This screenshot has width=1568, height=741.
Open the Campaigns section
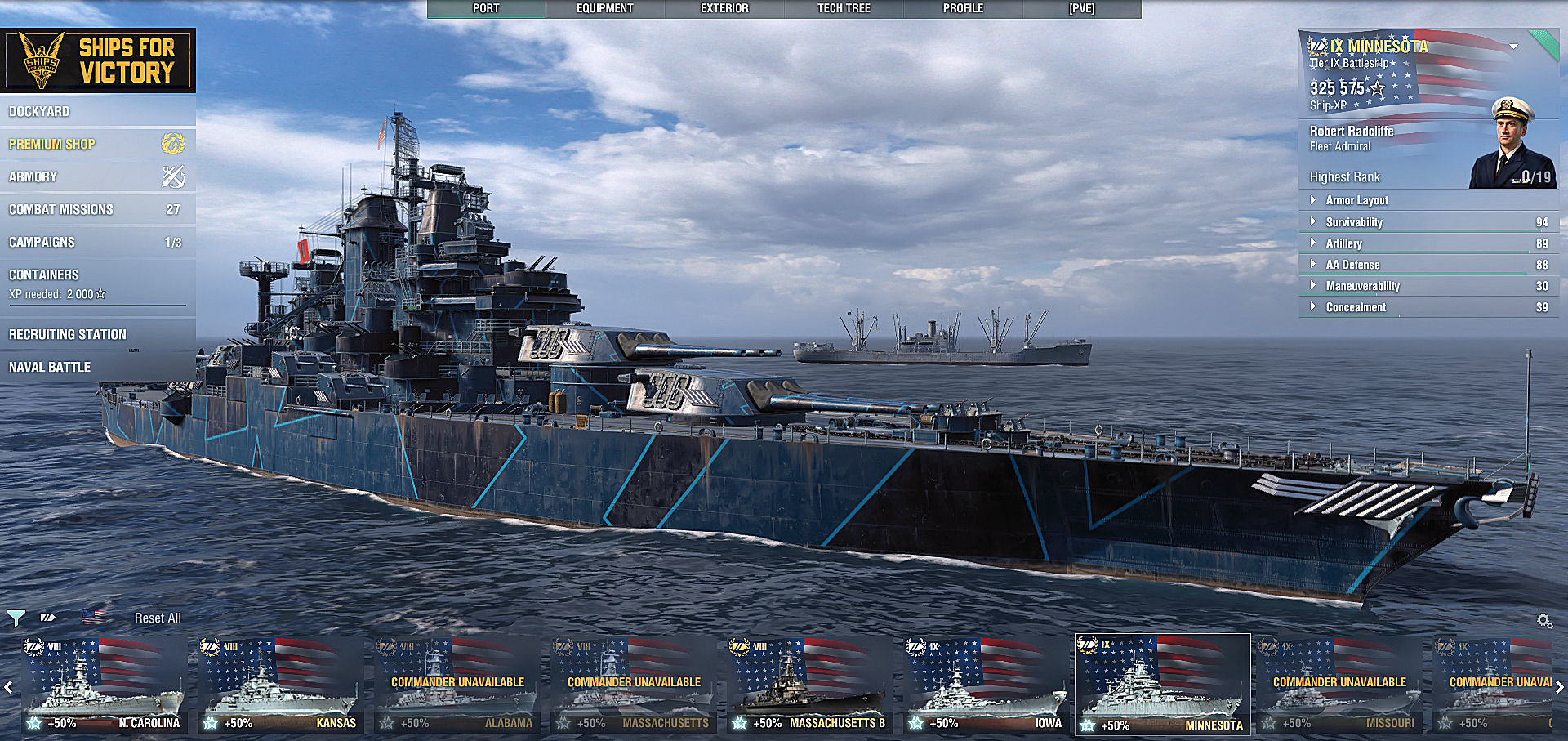42,242
